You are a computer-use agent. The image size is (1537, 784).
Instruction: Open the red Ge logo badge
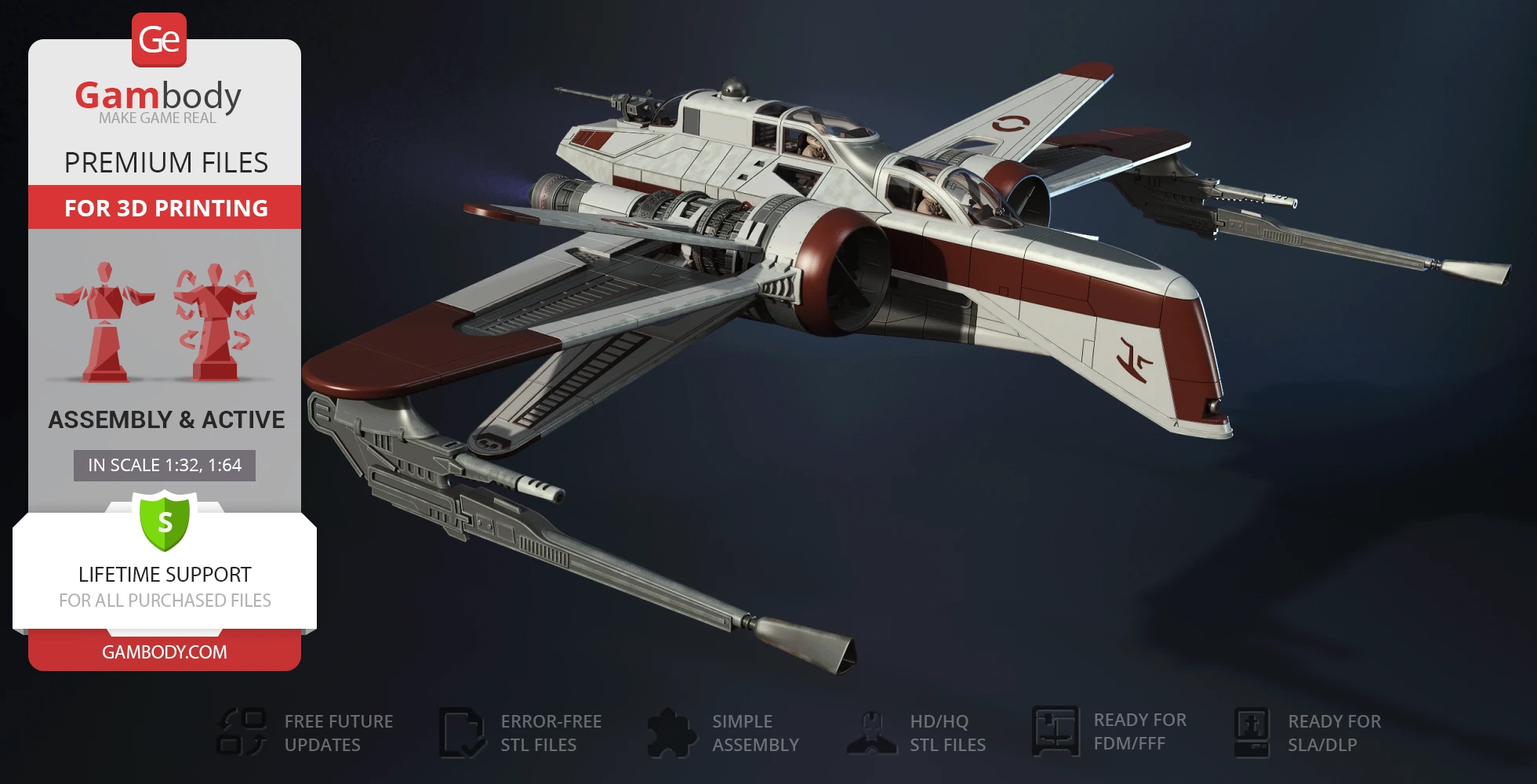159,40
